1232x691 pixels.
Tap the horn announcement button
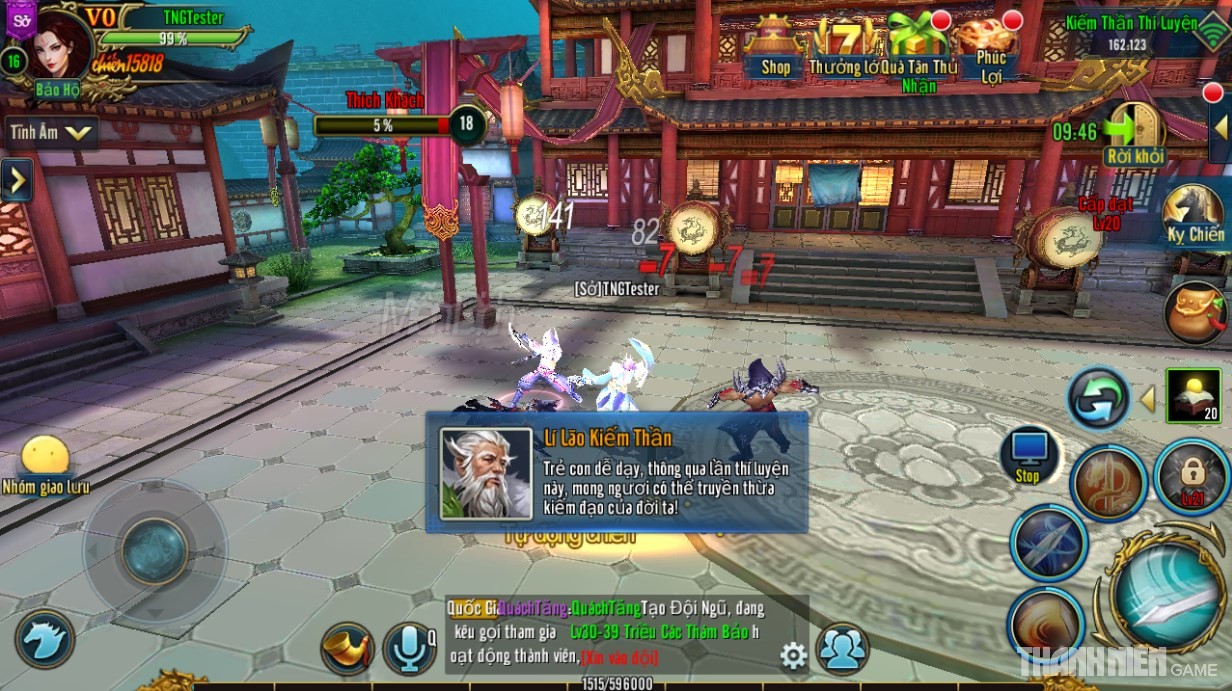click(346, 647)
